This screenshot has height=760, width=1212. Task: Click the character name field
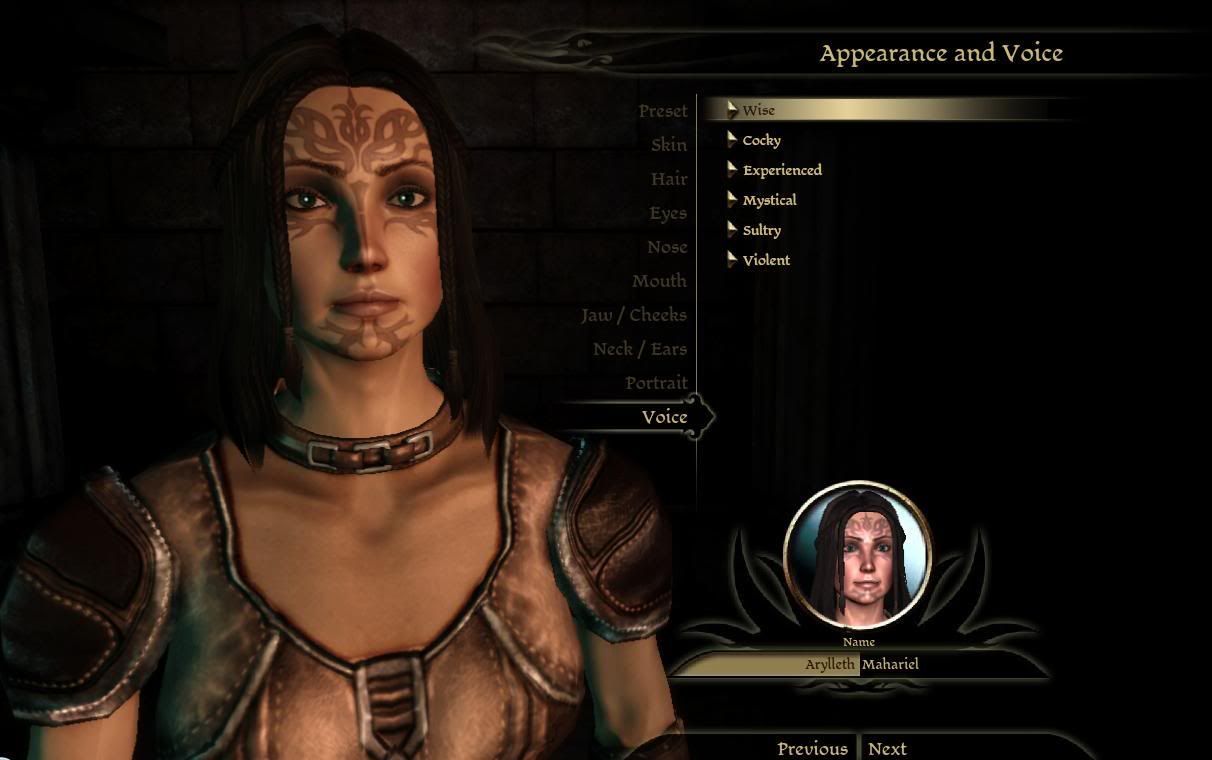pyautogui.click(x=860, y=664)
